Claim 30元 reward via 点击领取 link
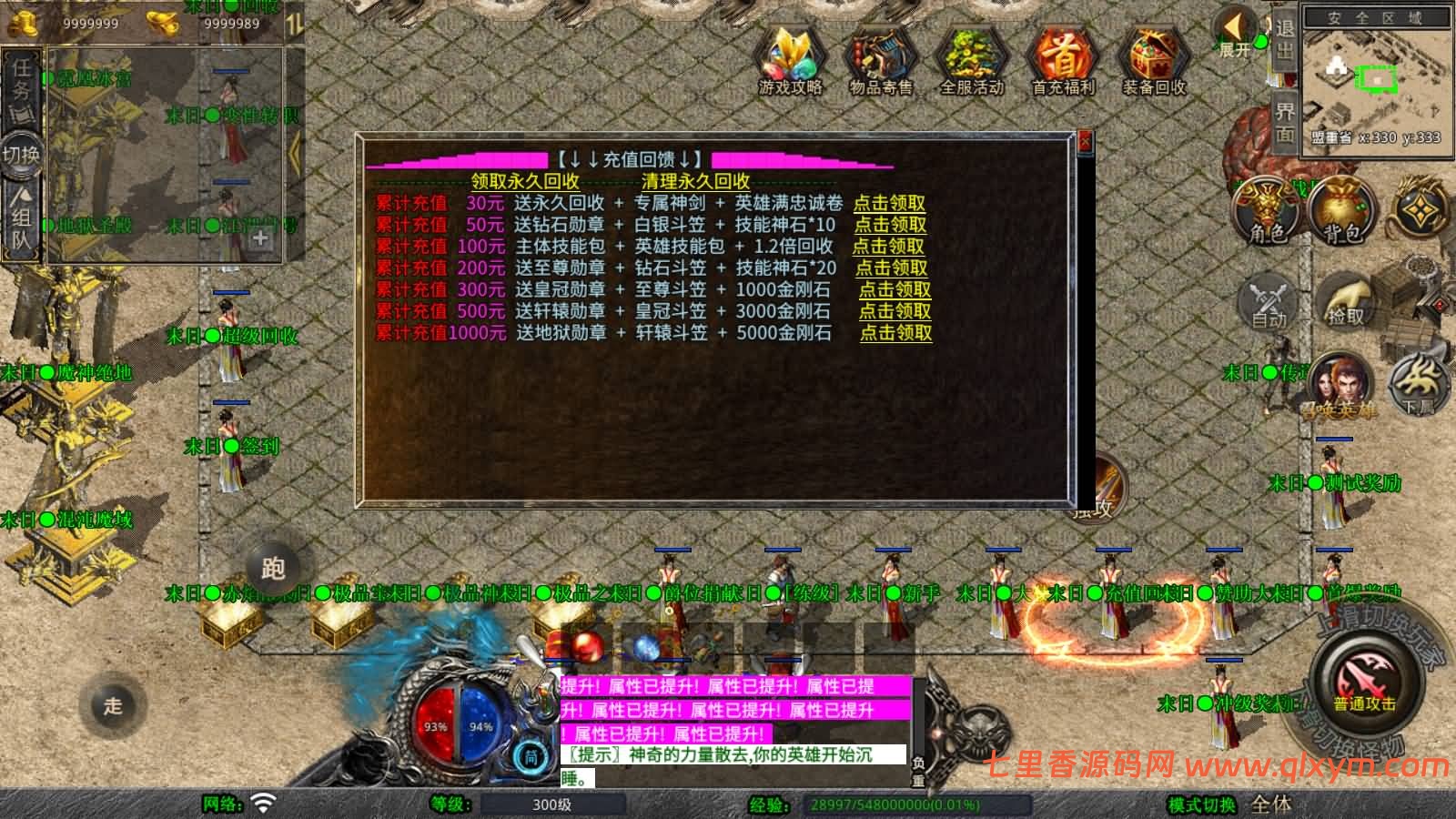 (888, 204)
